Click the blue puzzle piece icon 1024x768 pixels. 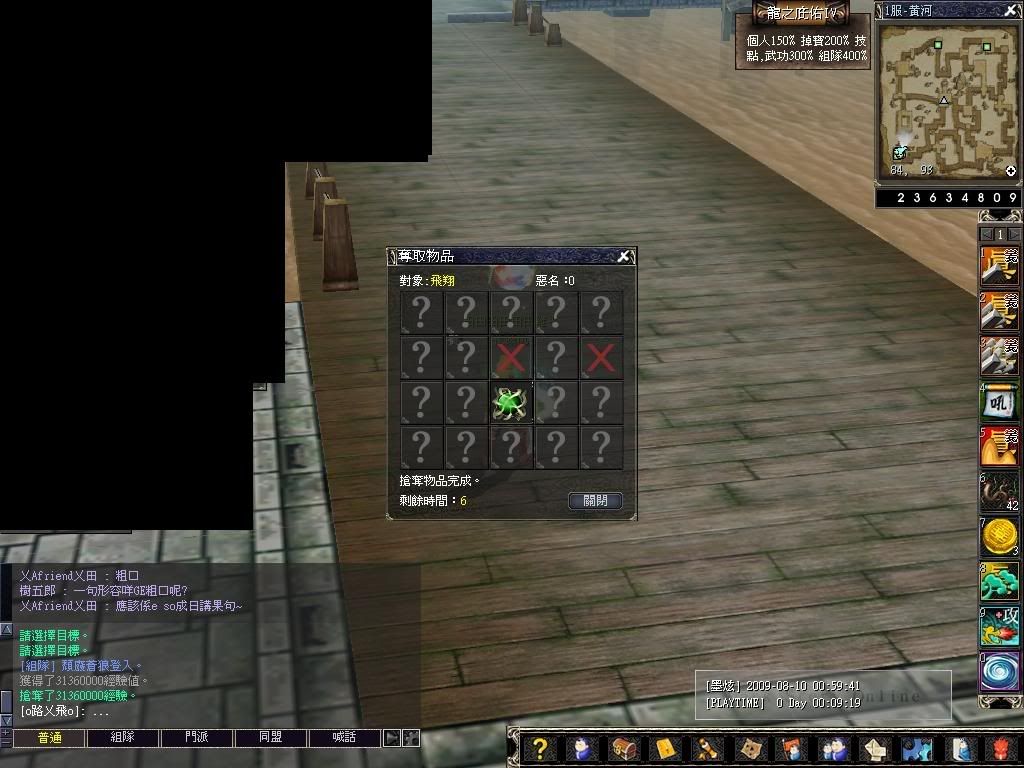(x=916, y=748)
